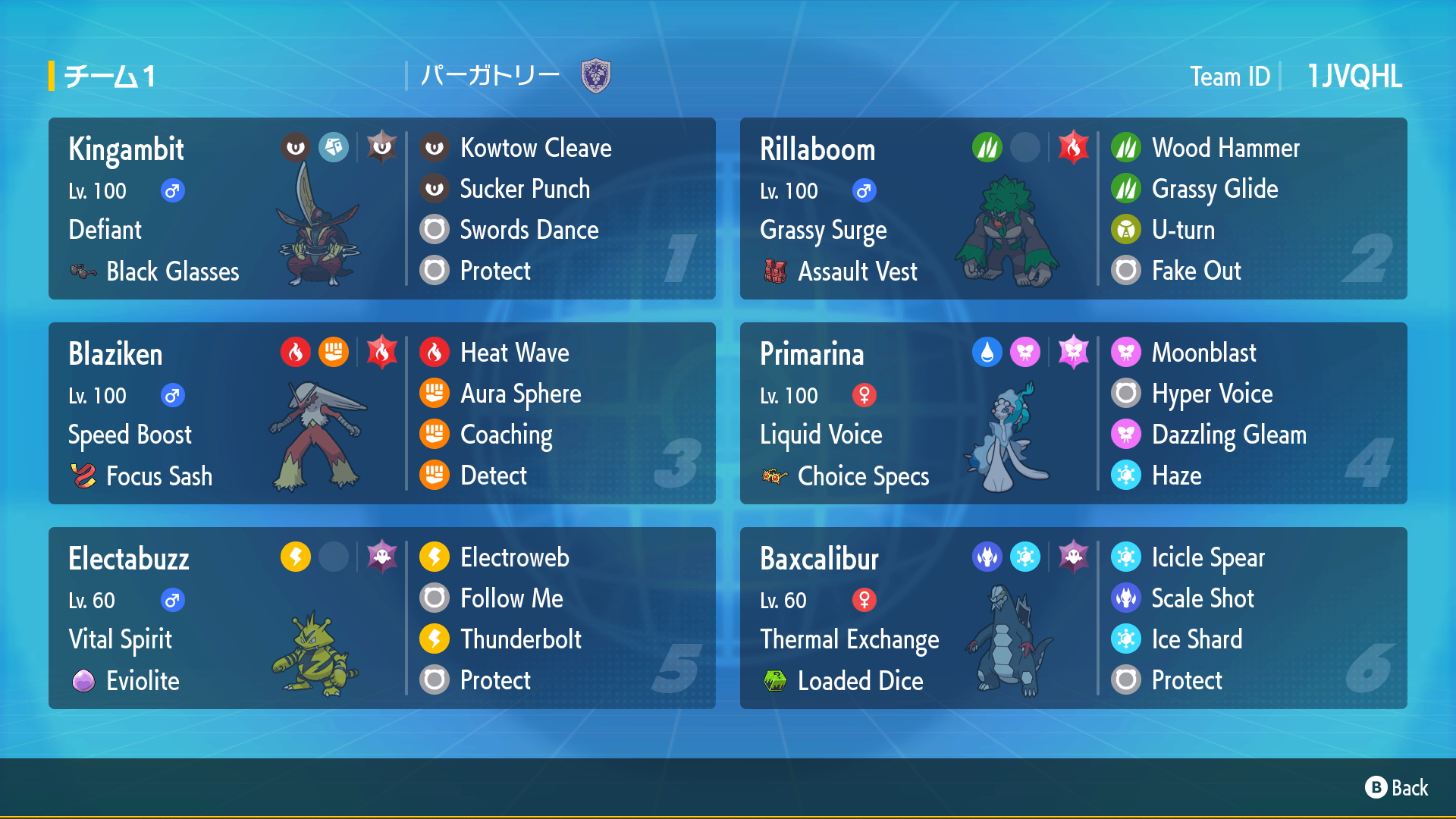Image resolution: width=1456 pixels, height=819 pixels.
Task: Open the Electabuzz team card
Action: click(x=381, y=618)
